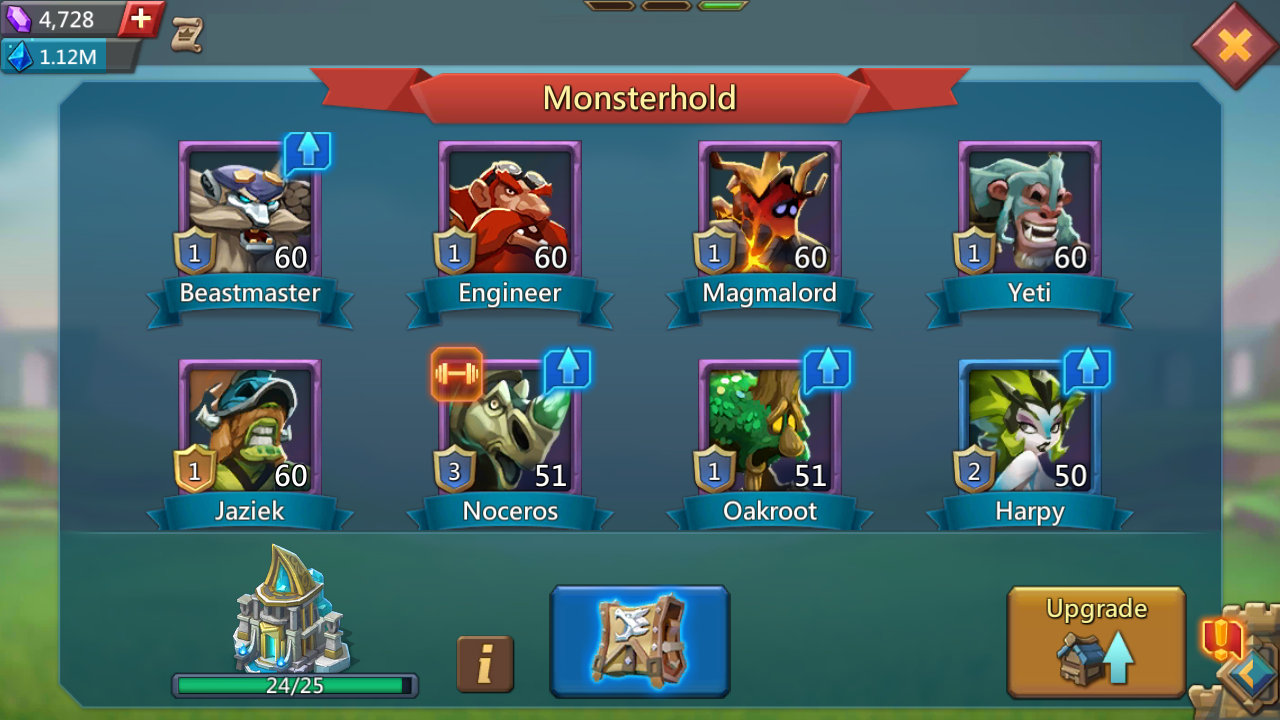The height and width of the screenshot is (720, 1280).
Task: Tap the level-up arrow on Harpy
Action: (1086, 369)
